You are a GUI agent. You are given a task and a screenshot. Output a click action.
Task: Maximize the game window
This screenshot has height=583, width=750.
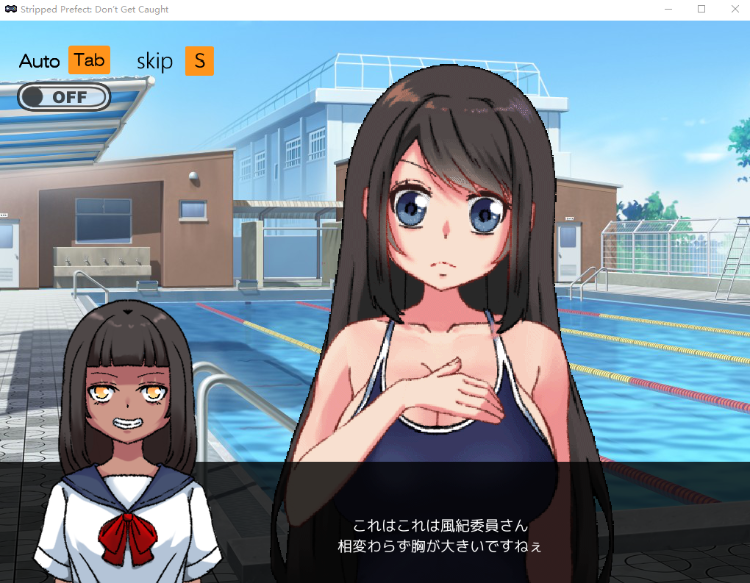(701, 9)
